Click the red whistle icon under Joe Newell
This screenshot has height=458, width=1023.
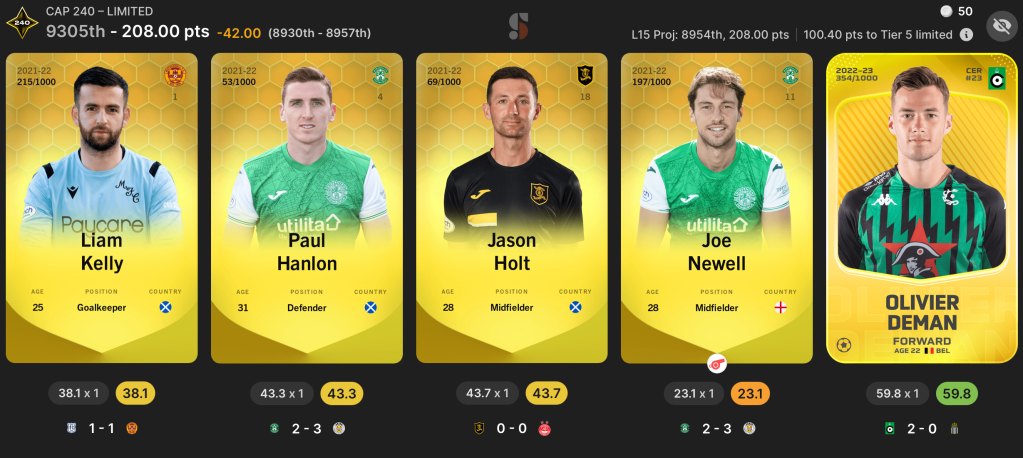(x=716, y=362)
